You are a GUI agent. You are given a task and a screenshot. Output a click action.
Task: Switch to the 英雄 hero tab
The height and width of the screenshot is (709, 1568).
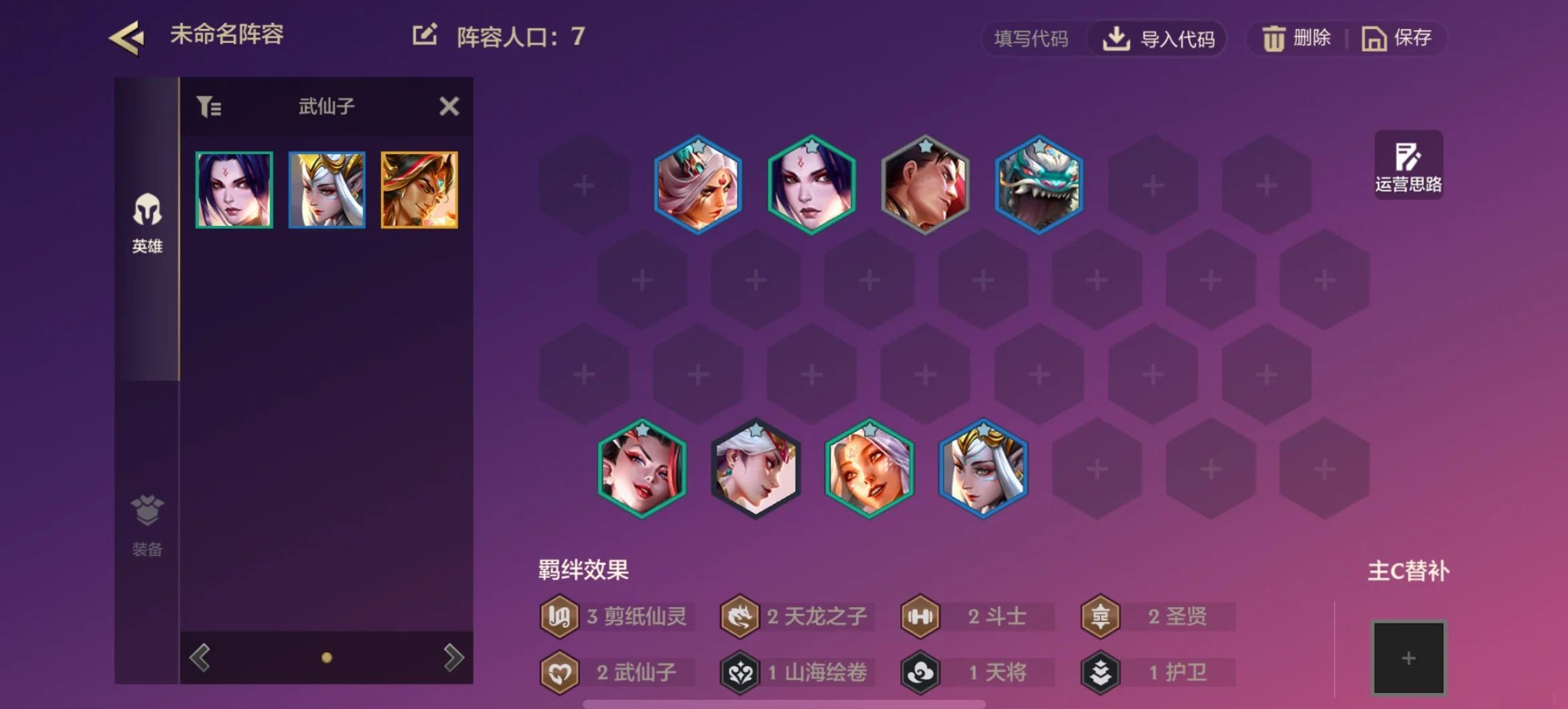coord(147,221)
